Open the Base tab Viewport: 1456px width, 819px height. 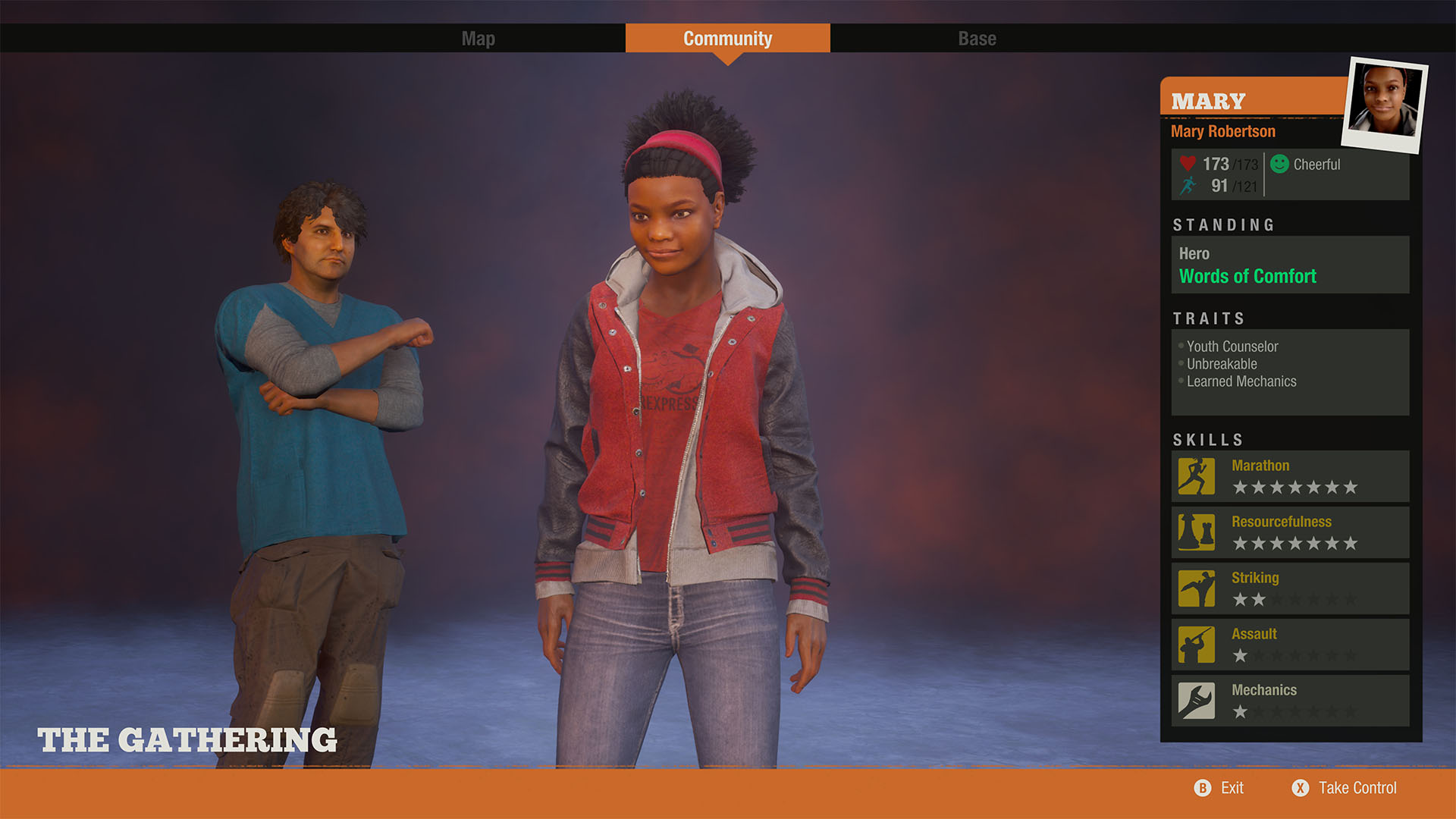[x=977, y=39]
